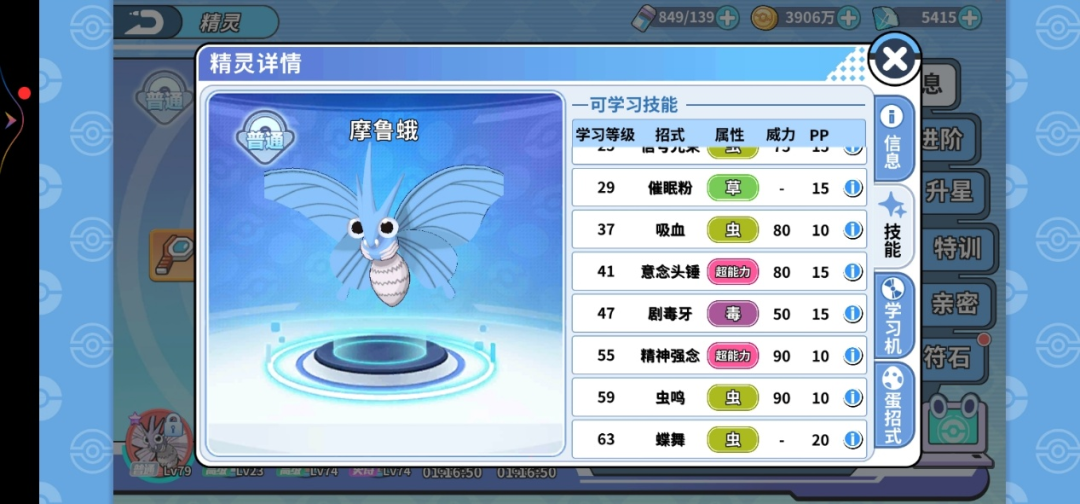
Task: Open info for the 吸血 move
Action: click(x=853, y=230)
